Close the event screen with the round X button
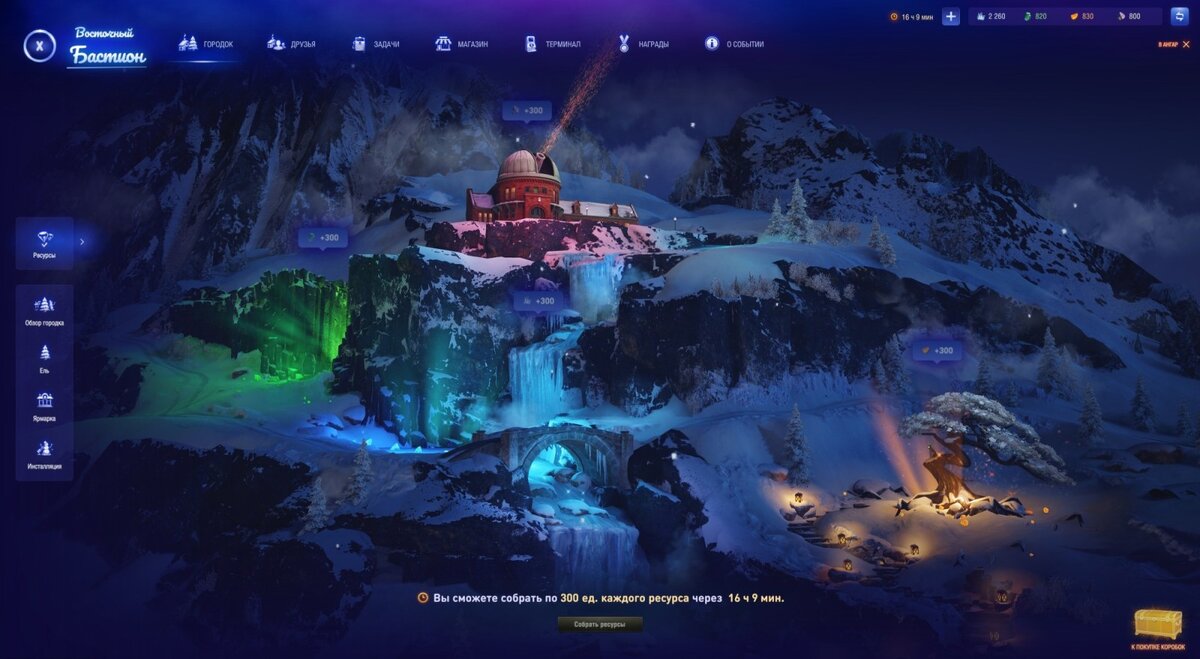The width and height of the screenshot is (1200, 659). (39, 45)
